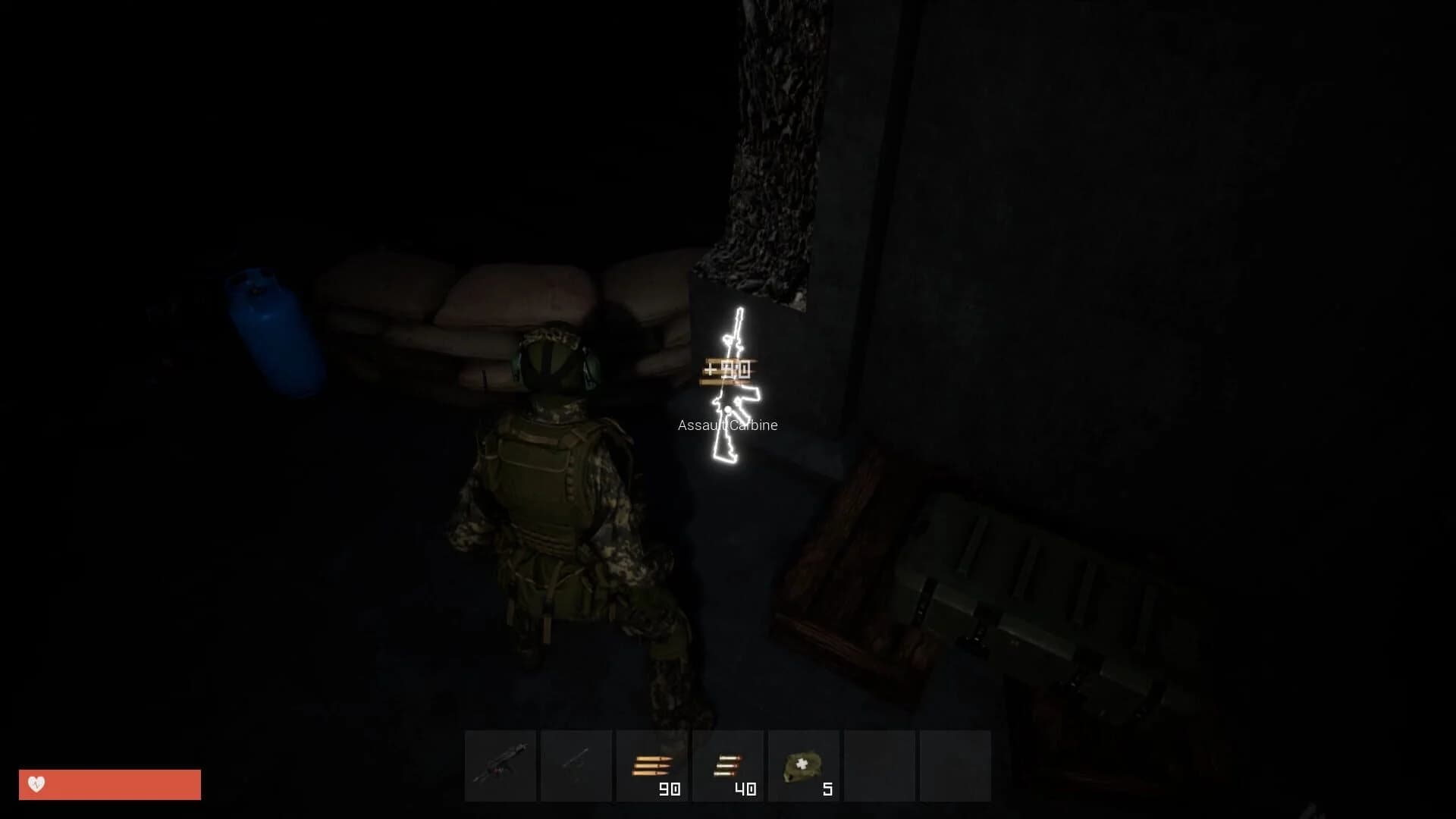Click the heart icon on the health bar

click(x=36, y=783)
